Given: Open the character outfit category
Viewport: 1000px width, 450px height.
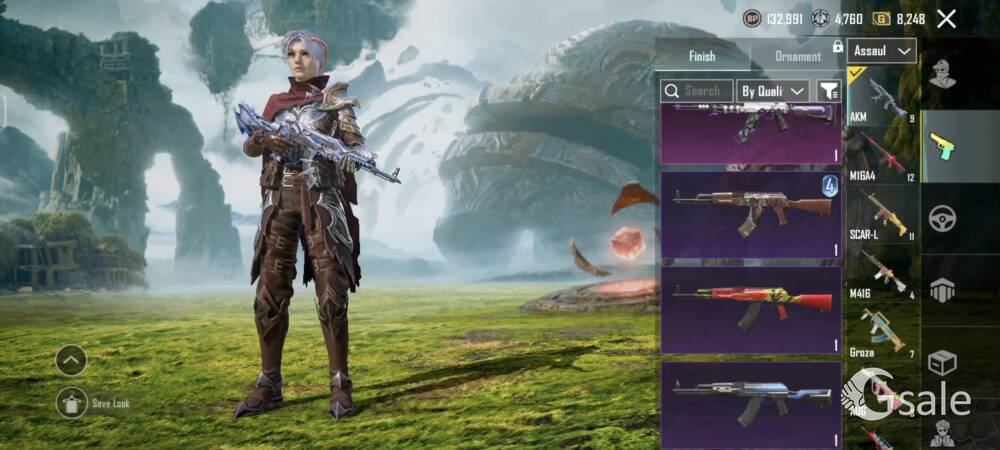Looking at the screenshot, I should click(x=942, y=74).
